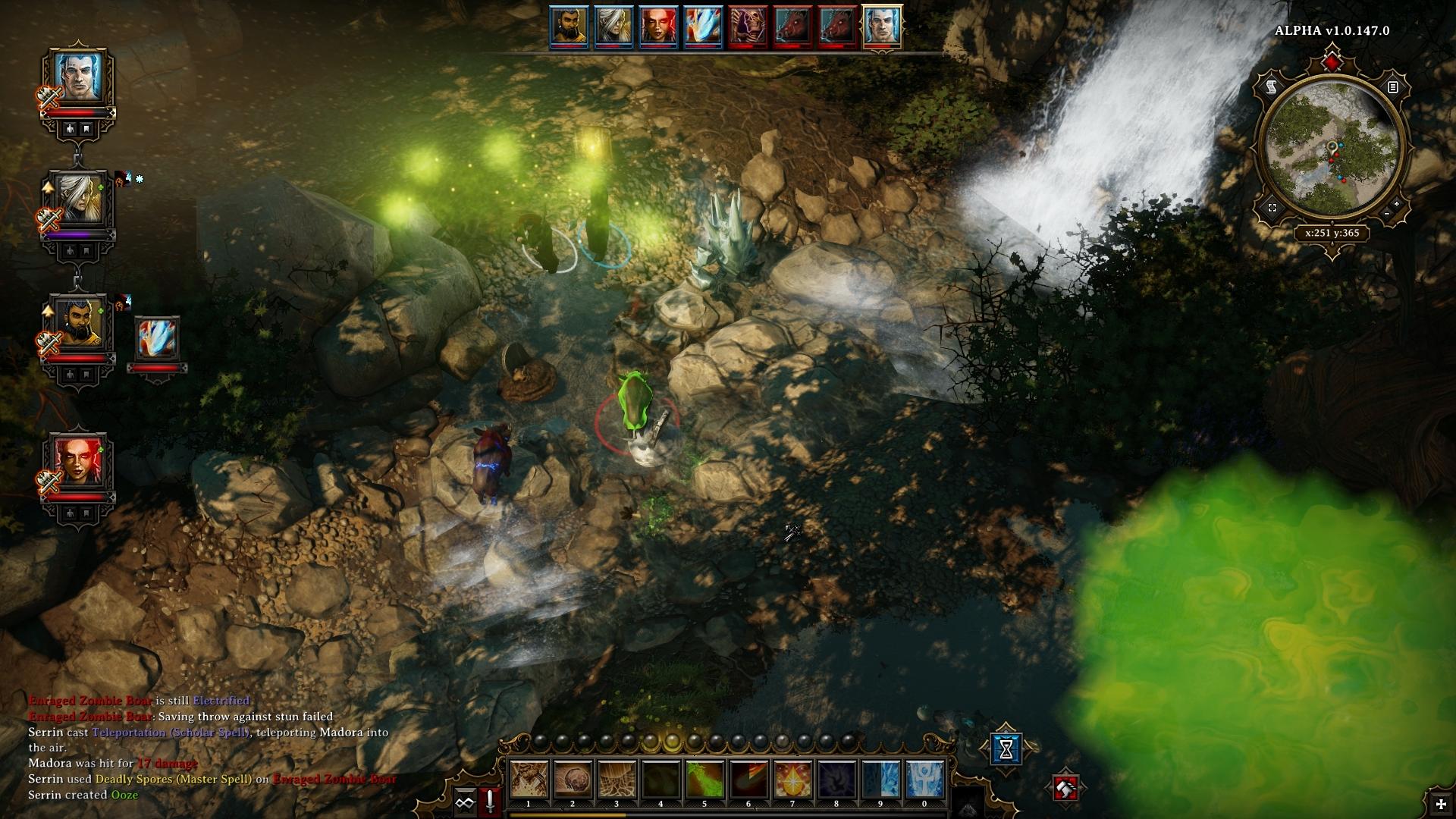
Task: End turn with the hourglass button
Action: coord(1006,749)
